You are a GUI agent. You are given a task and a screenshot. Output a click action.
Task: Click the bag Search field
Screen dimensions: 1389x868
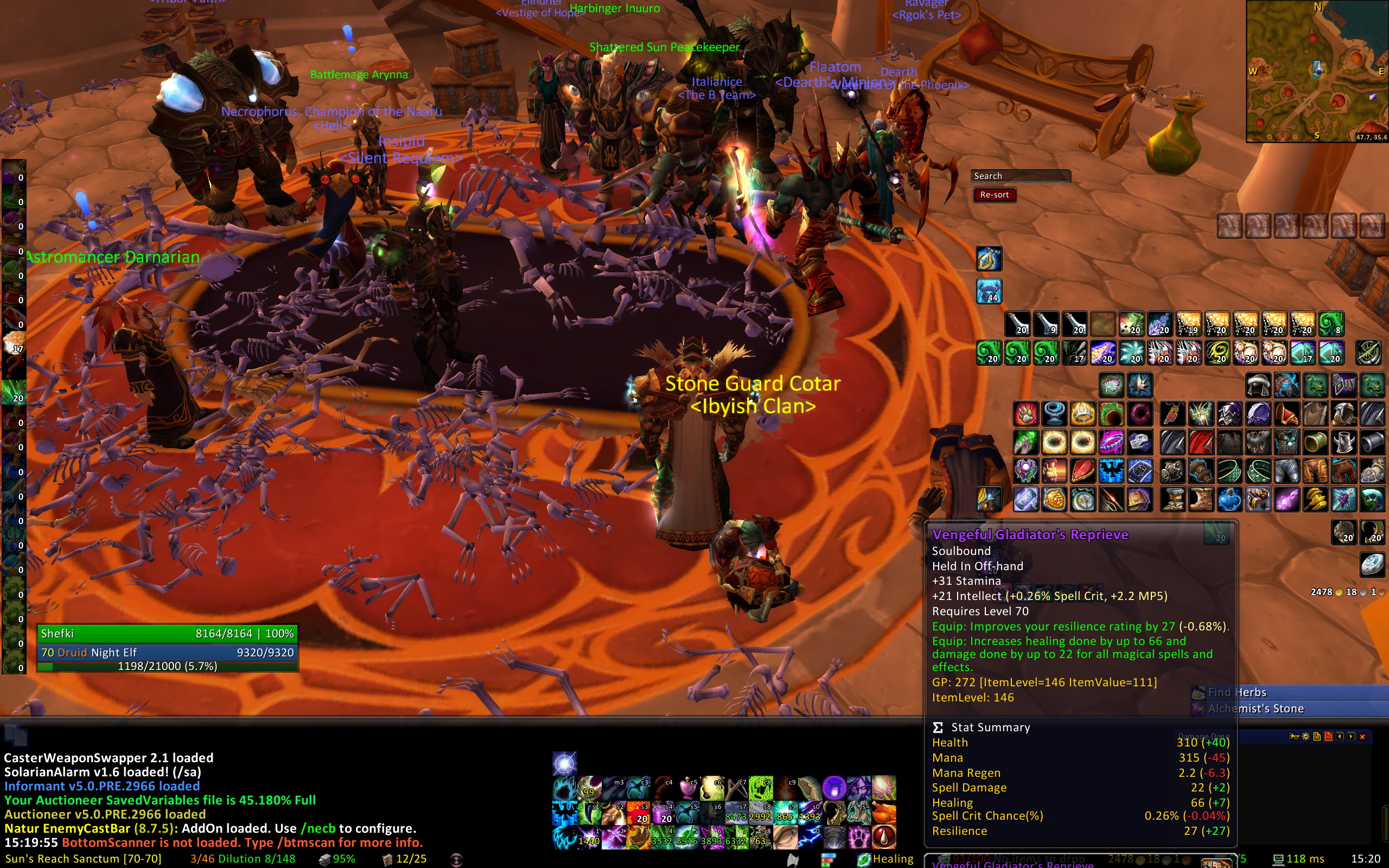[x=1021, y=176]
